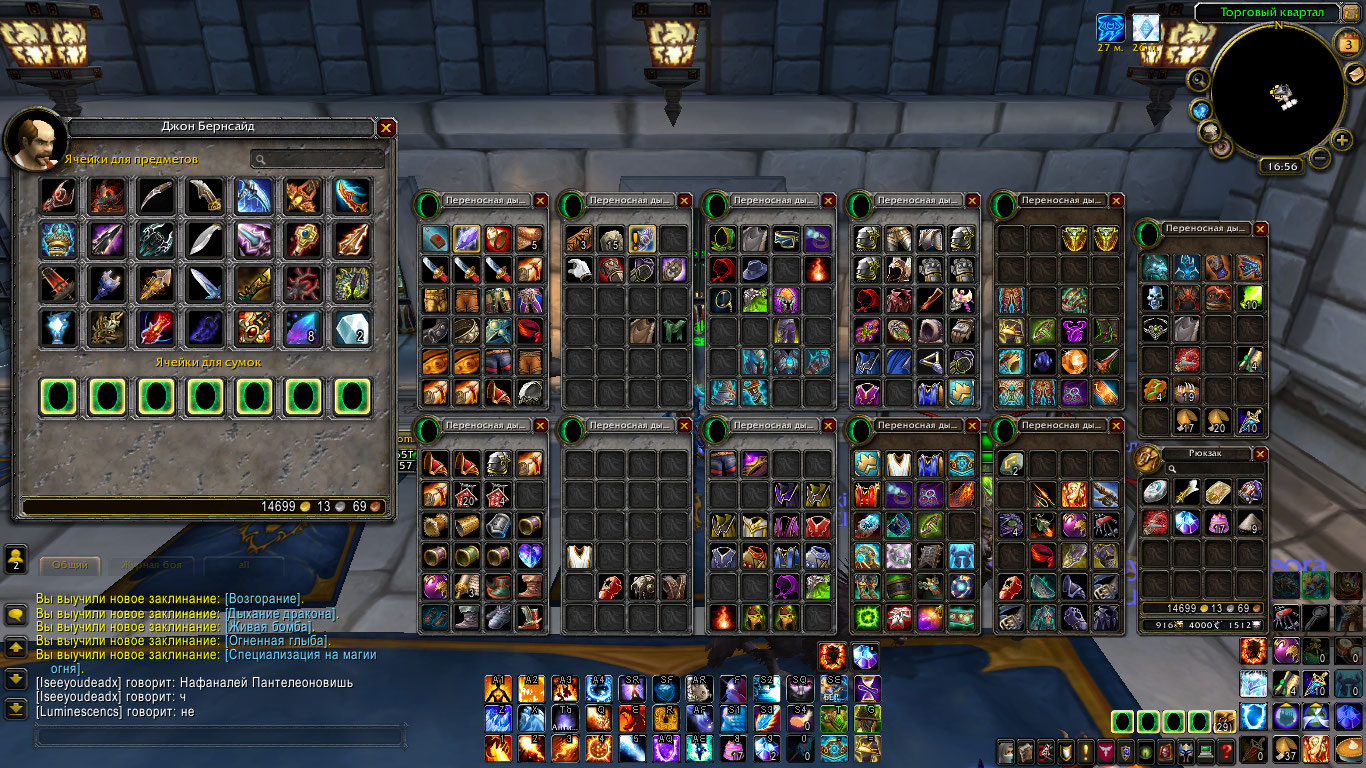Select the purple shard stack of 8 in bank
Viewport: 1366px width, 768px height.
coord(303,327)
